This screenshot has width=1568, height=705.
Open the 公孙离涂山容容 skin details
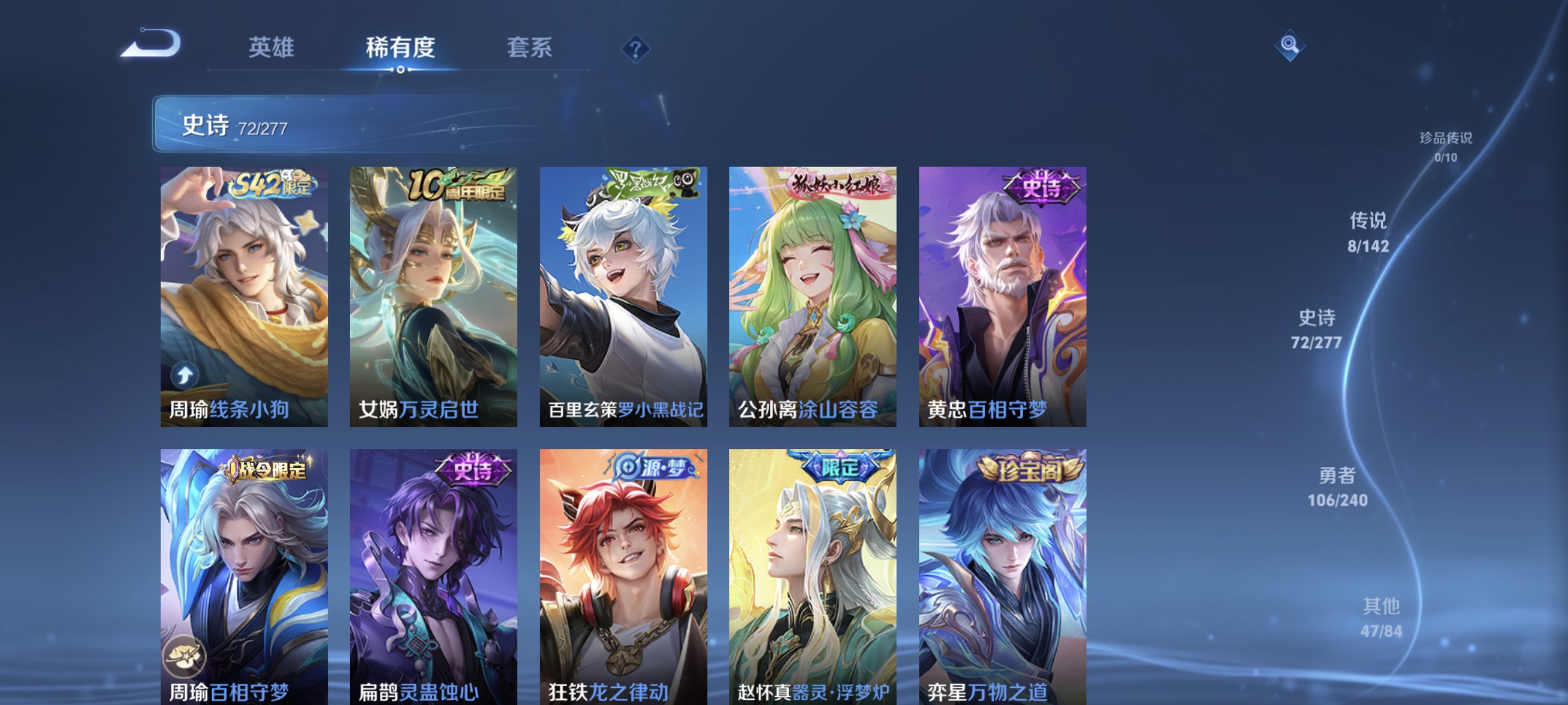pos(812,292)
